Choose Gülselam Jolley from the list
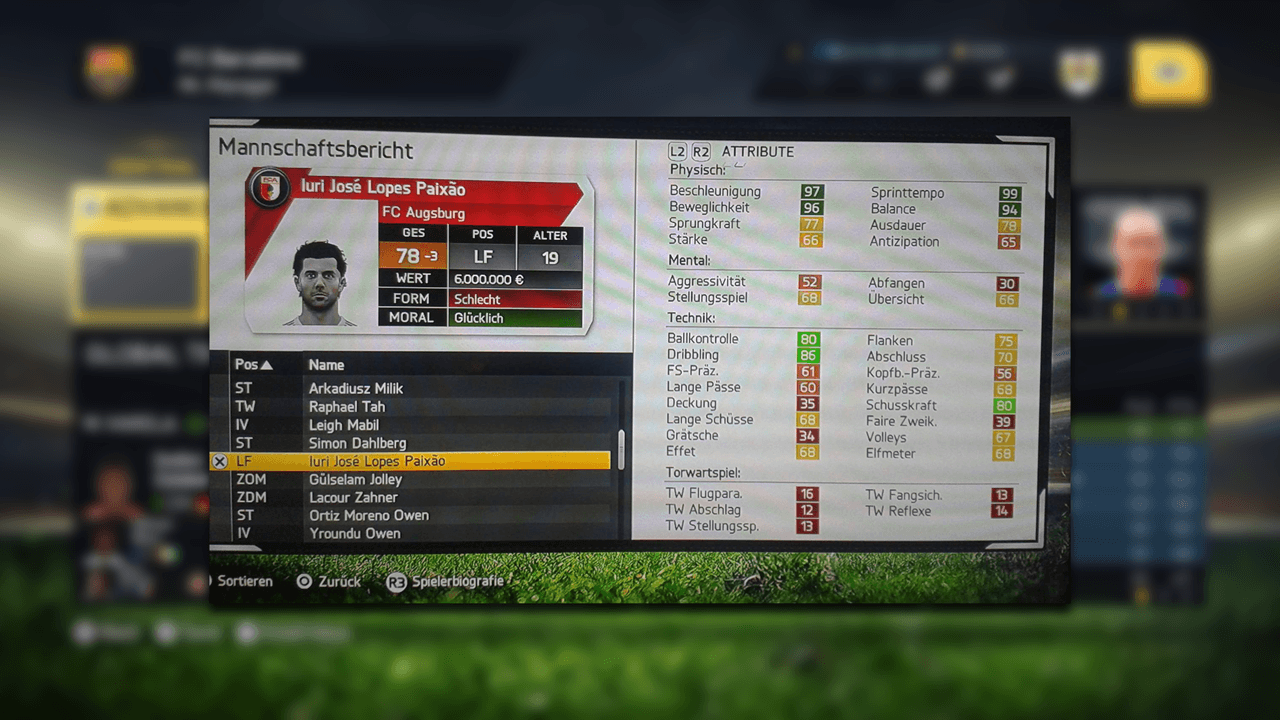This screenshot has height=720, width=1280. [355, 479]
